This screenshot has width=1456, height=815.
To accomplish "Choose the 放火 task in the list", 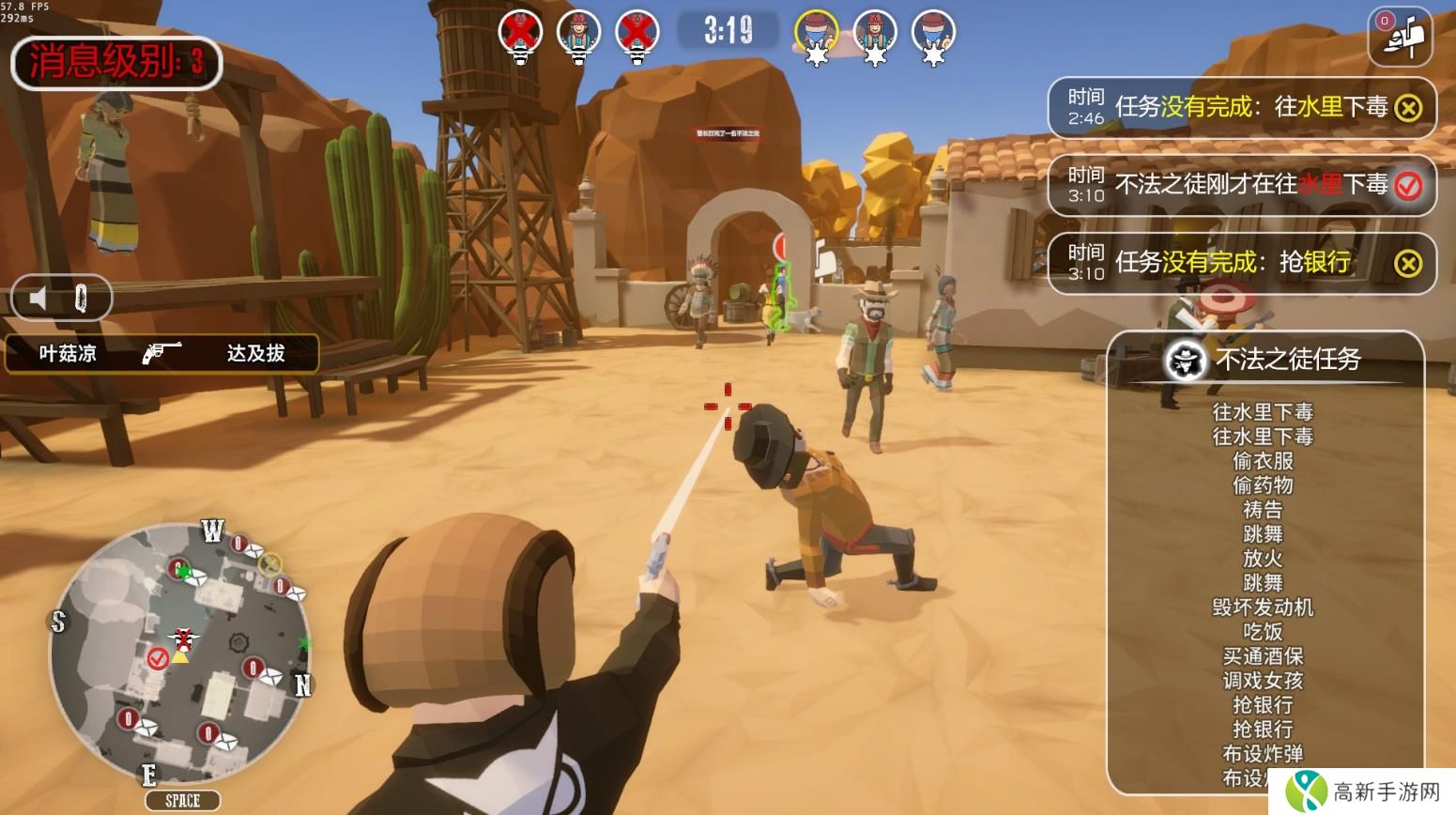I will (1263, 559).
